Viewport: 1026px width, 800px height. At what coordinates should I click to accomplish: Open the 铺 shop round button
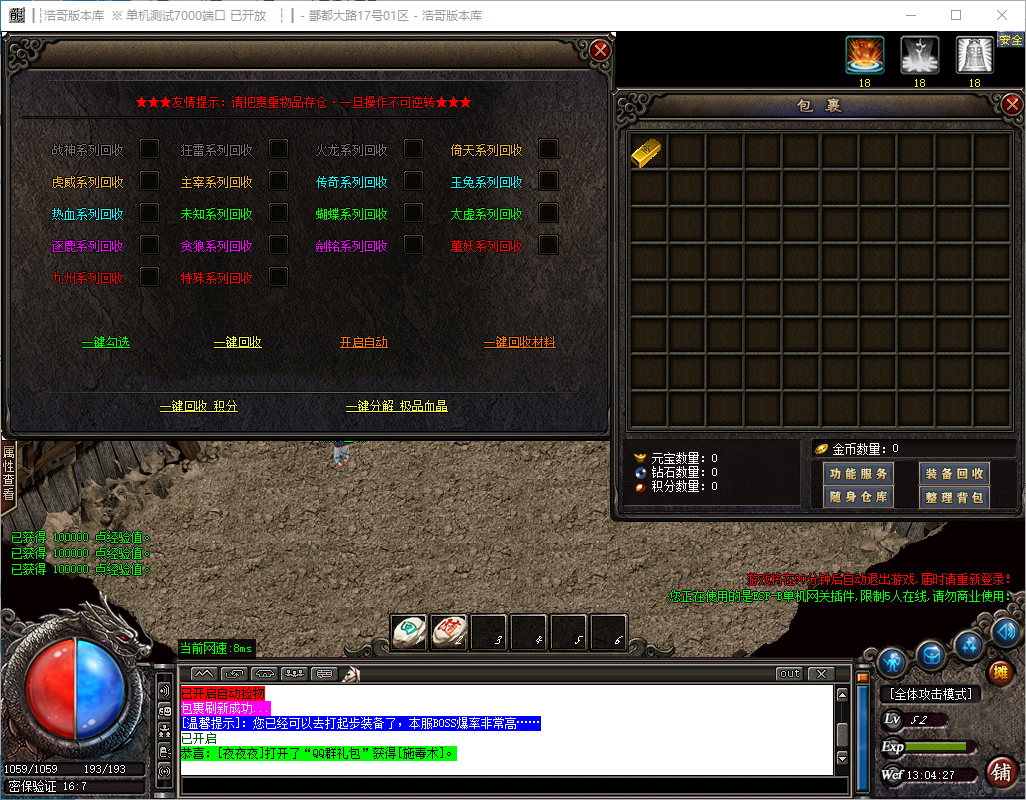coord(1000,770)
